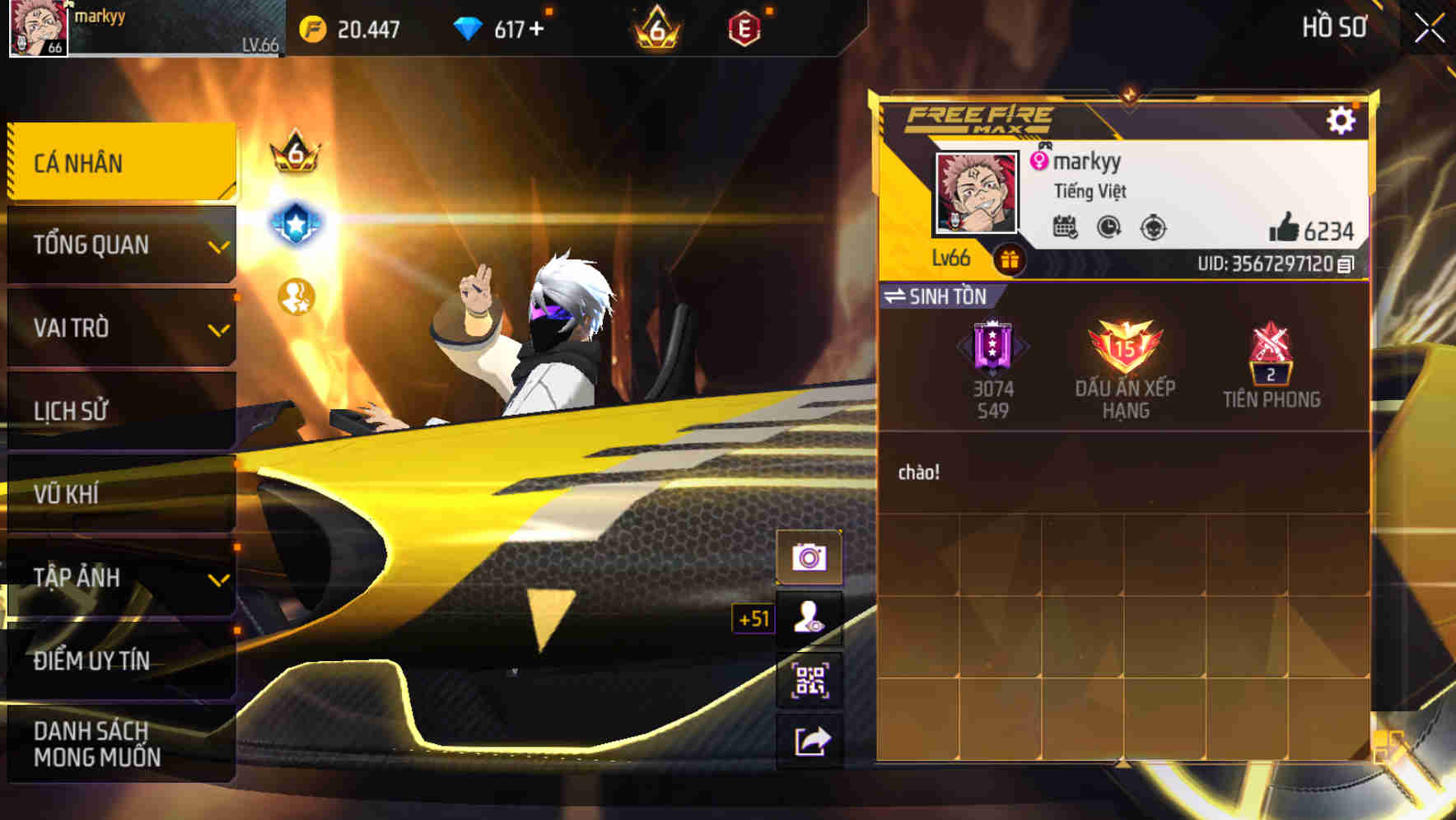This screenshot has width=1456, height=820.
Task: Expand the TẬP ẢNH section
Action: (115, 577)
